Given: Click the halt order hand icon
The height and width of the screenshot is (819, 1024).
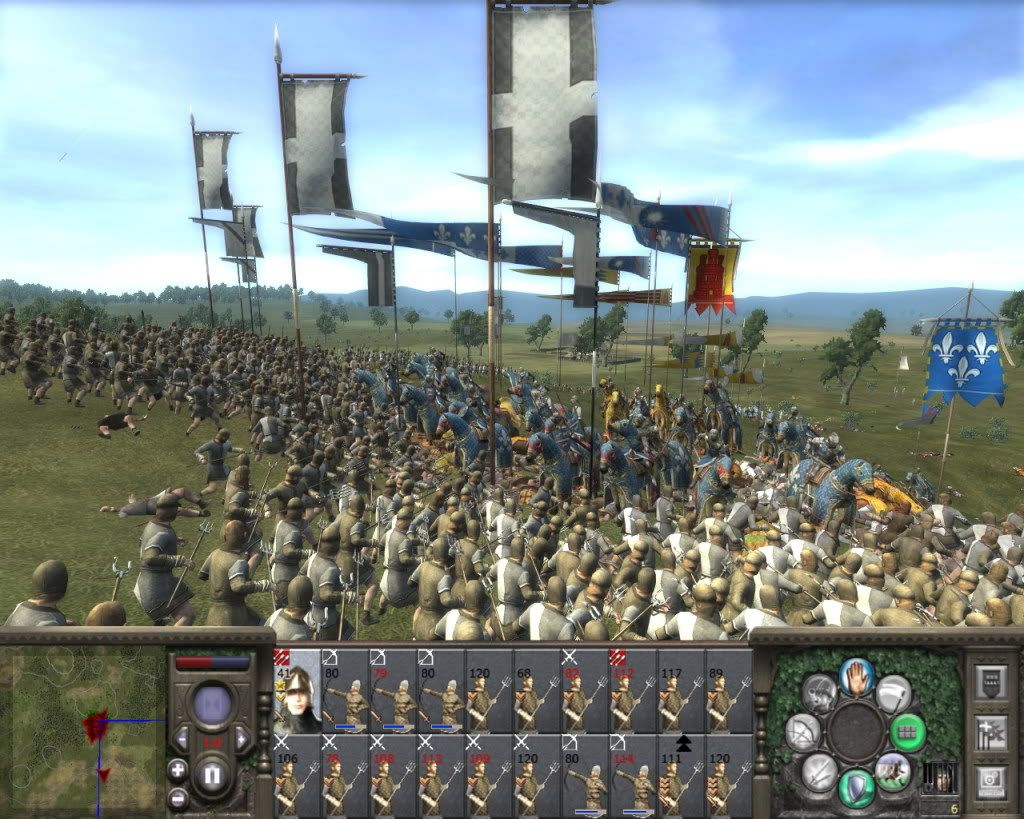Looking at the screenshot, I should pyautogui.click(x=857, y=676).
